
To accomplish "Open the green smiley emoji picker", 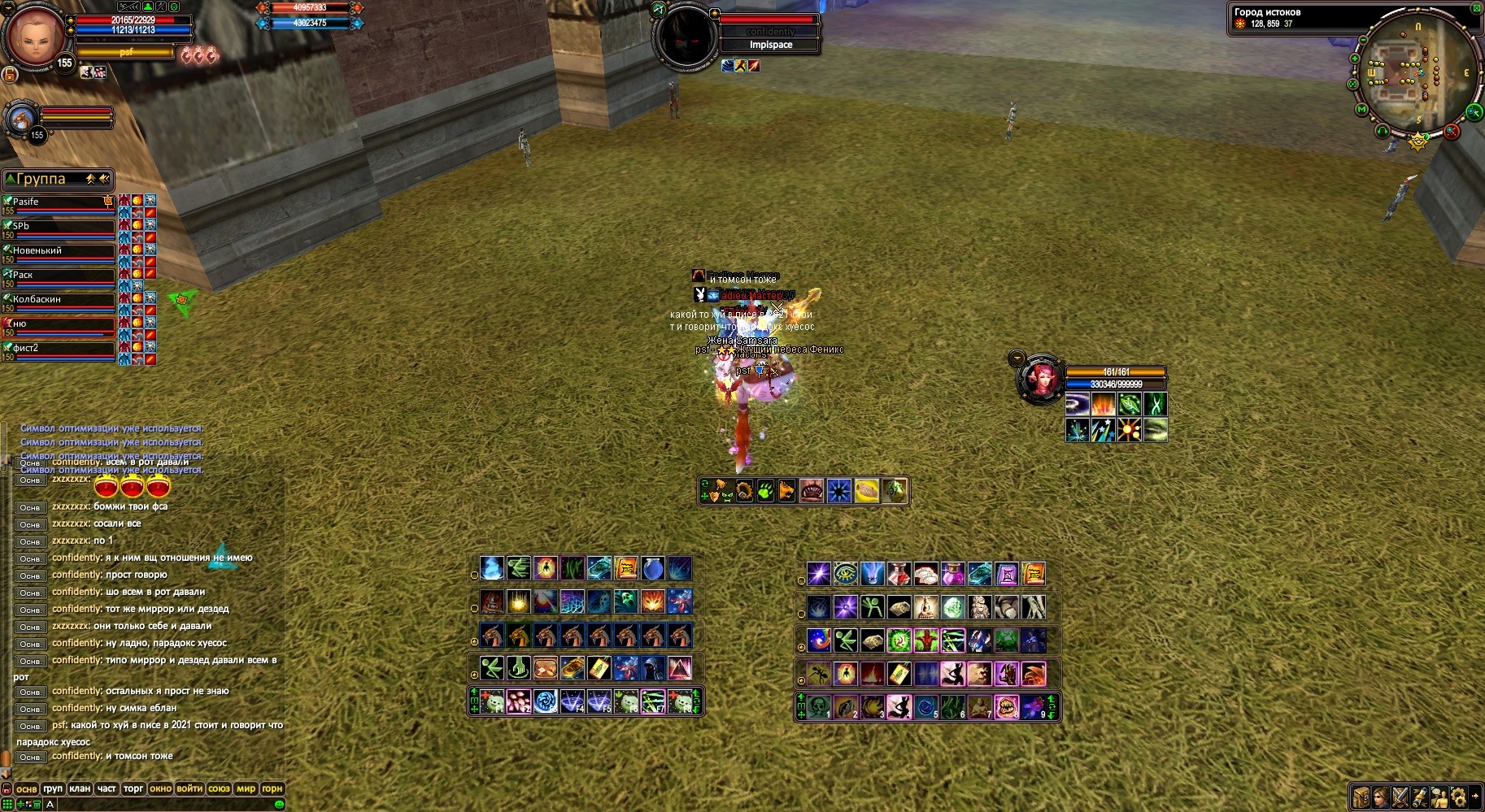I will point(279,804).
